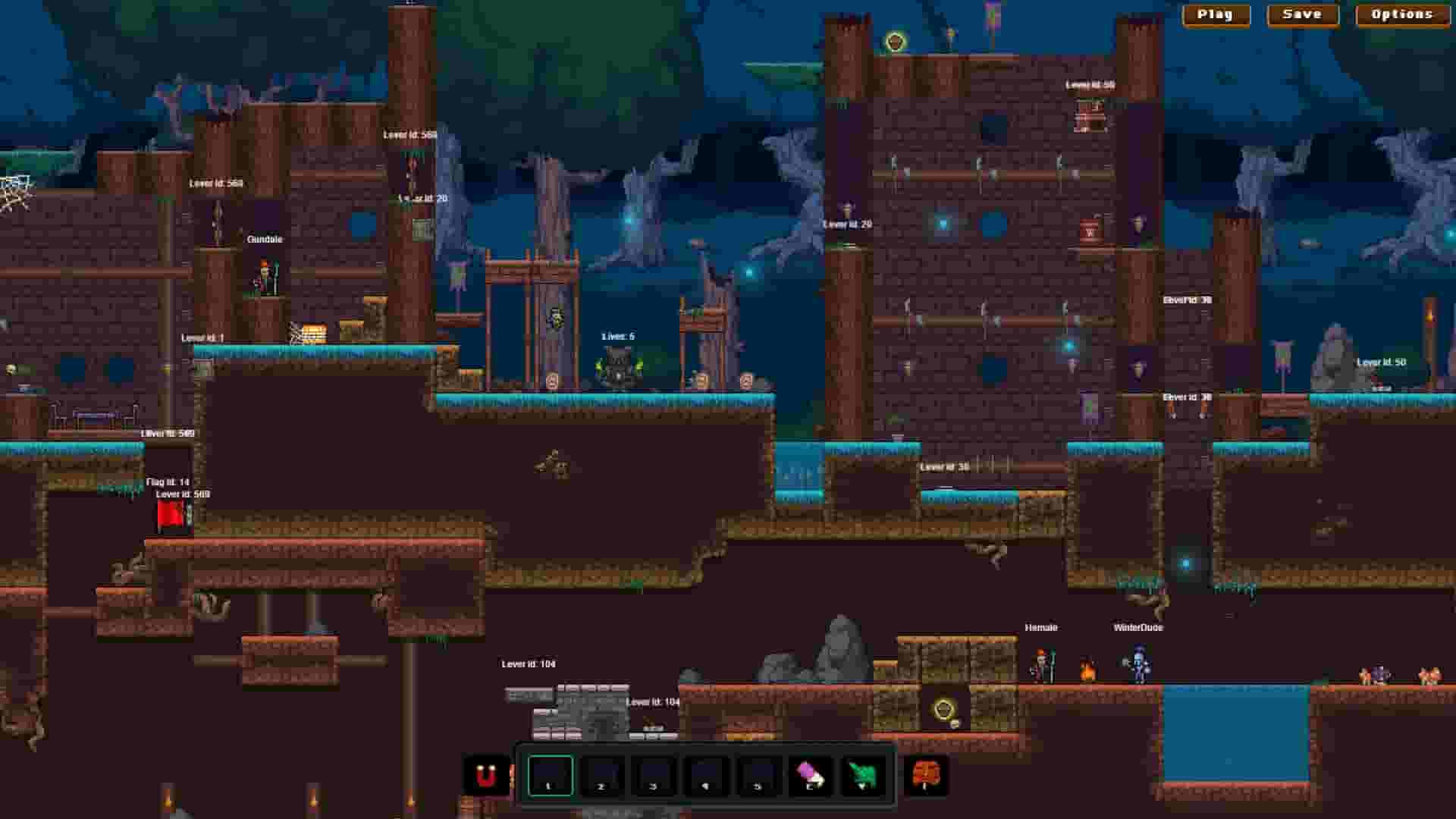This screenshot has height=819, width=1456.
Task: Click the campfire beside Hemale
Action: tap(1086, 671)
